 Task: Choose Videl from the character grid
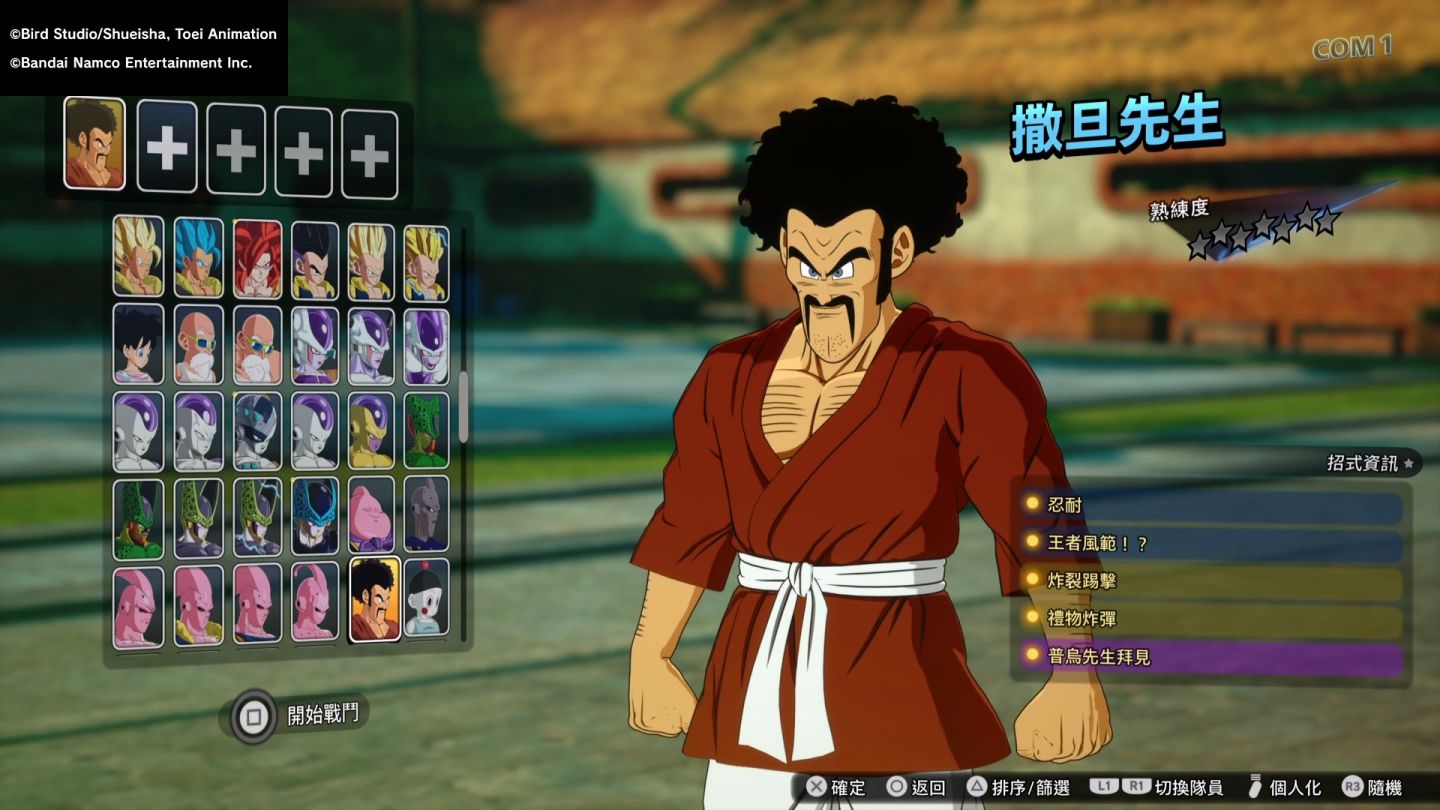click(x=138, y=344)
